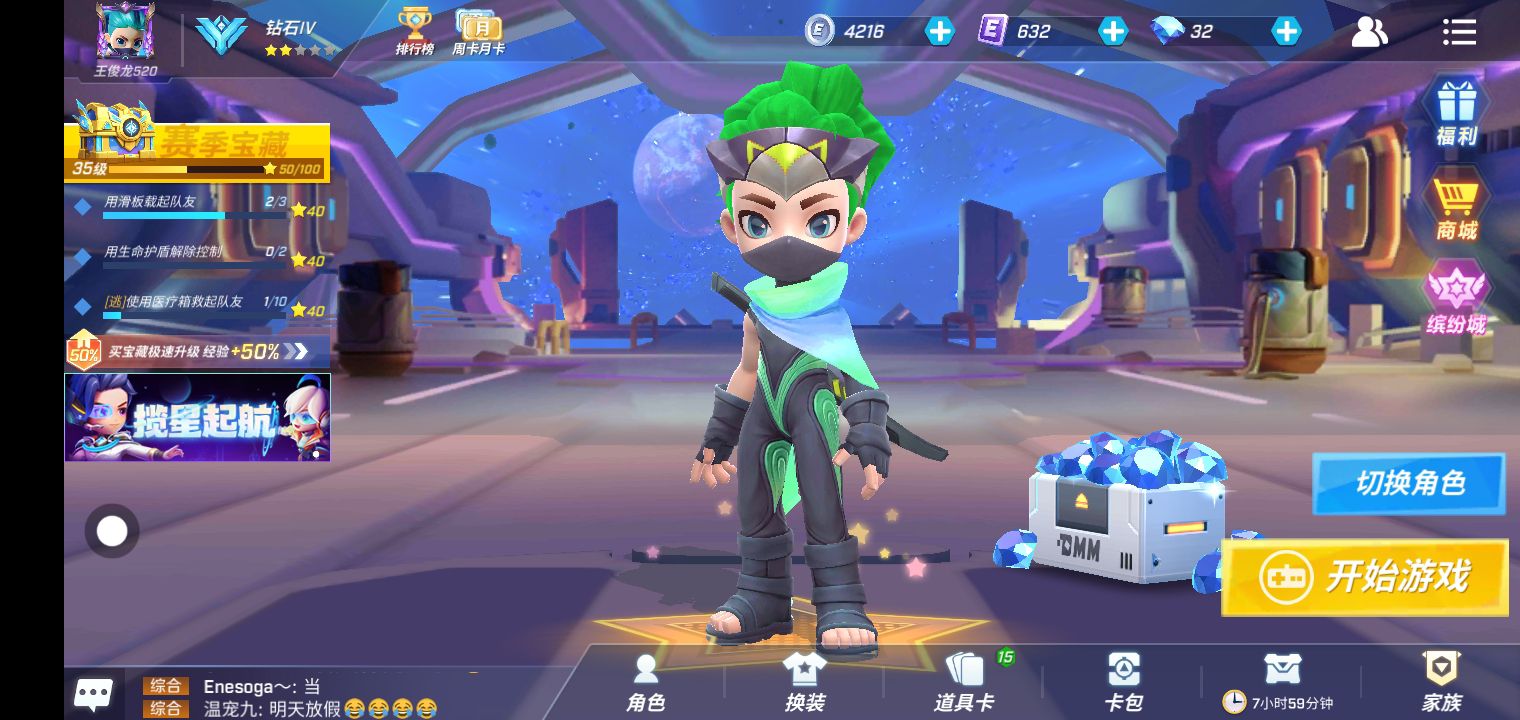Open the hamburger list menu

[1459, 32]
